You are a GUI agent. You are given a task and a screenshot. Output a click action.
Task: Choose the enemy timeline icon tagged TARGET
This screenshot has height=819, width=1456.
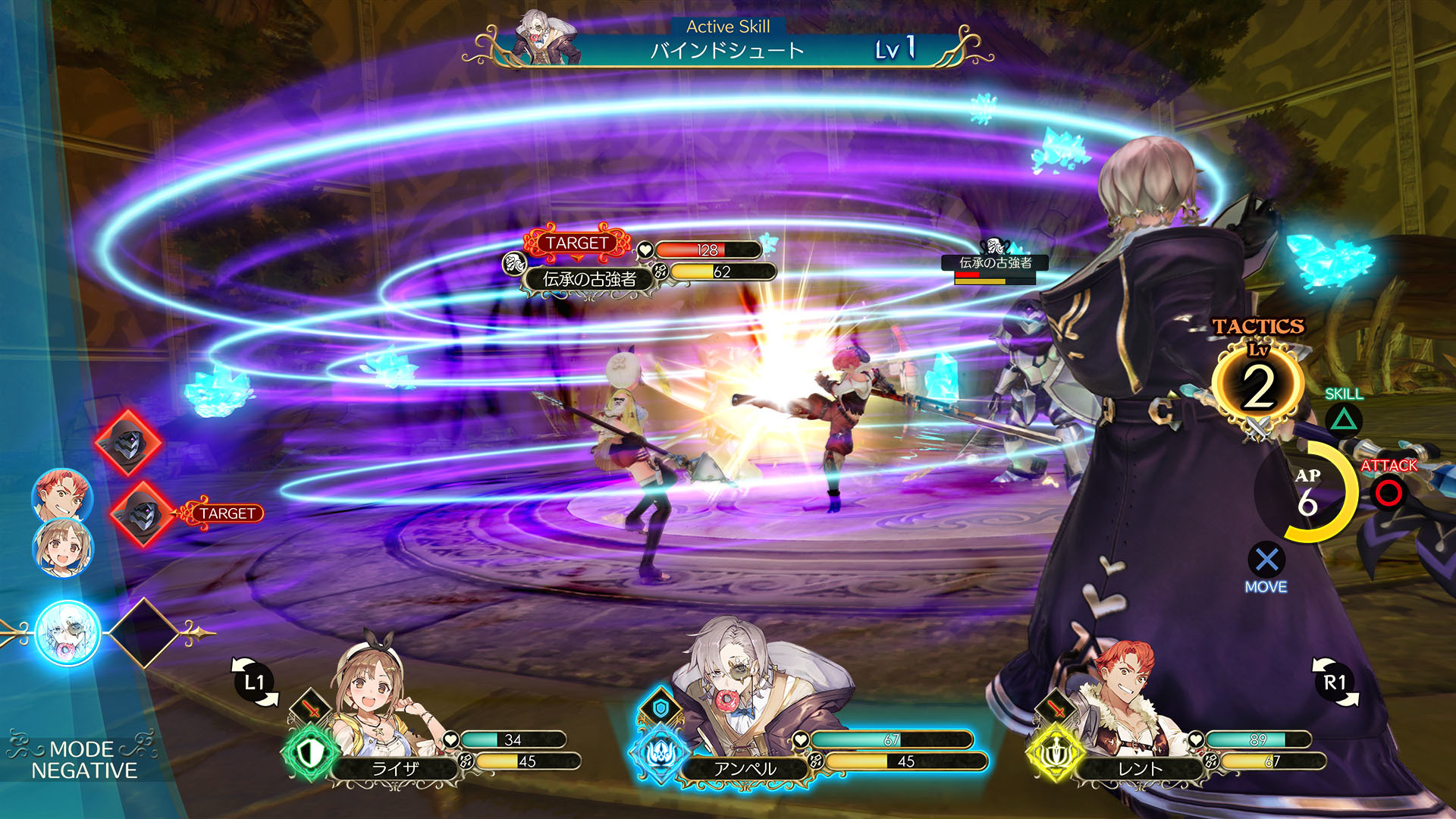pyautogui.click(x=143, y=514)
